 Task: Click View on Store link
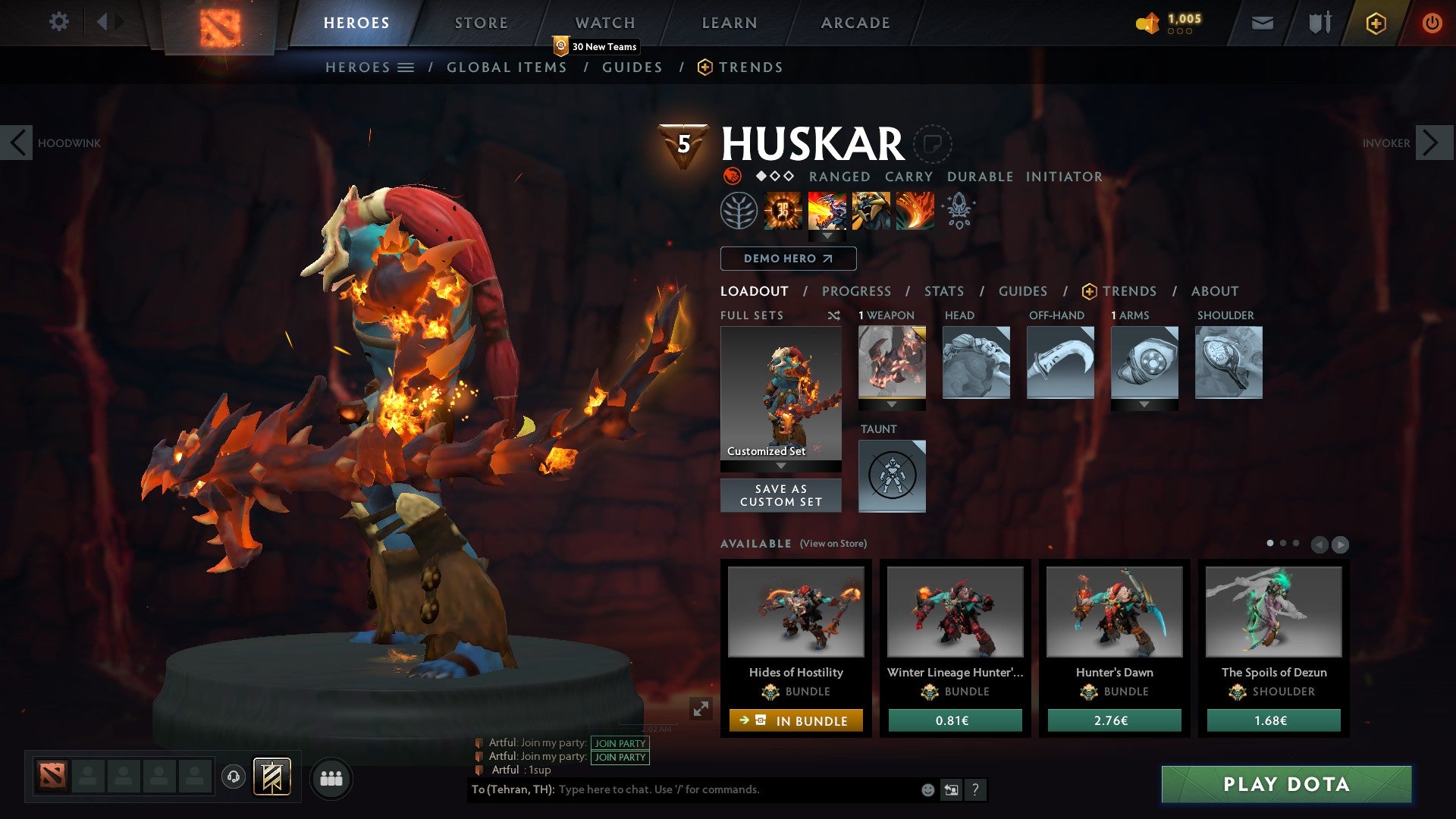(x=836, y=544)
